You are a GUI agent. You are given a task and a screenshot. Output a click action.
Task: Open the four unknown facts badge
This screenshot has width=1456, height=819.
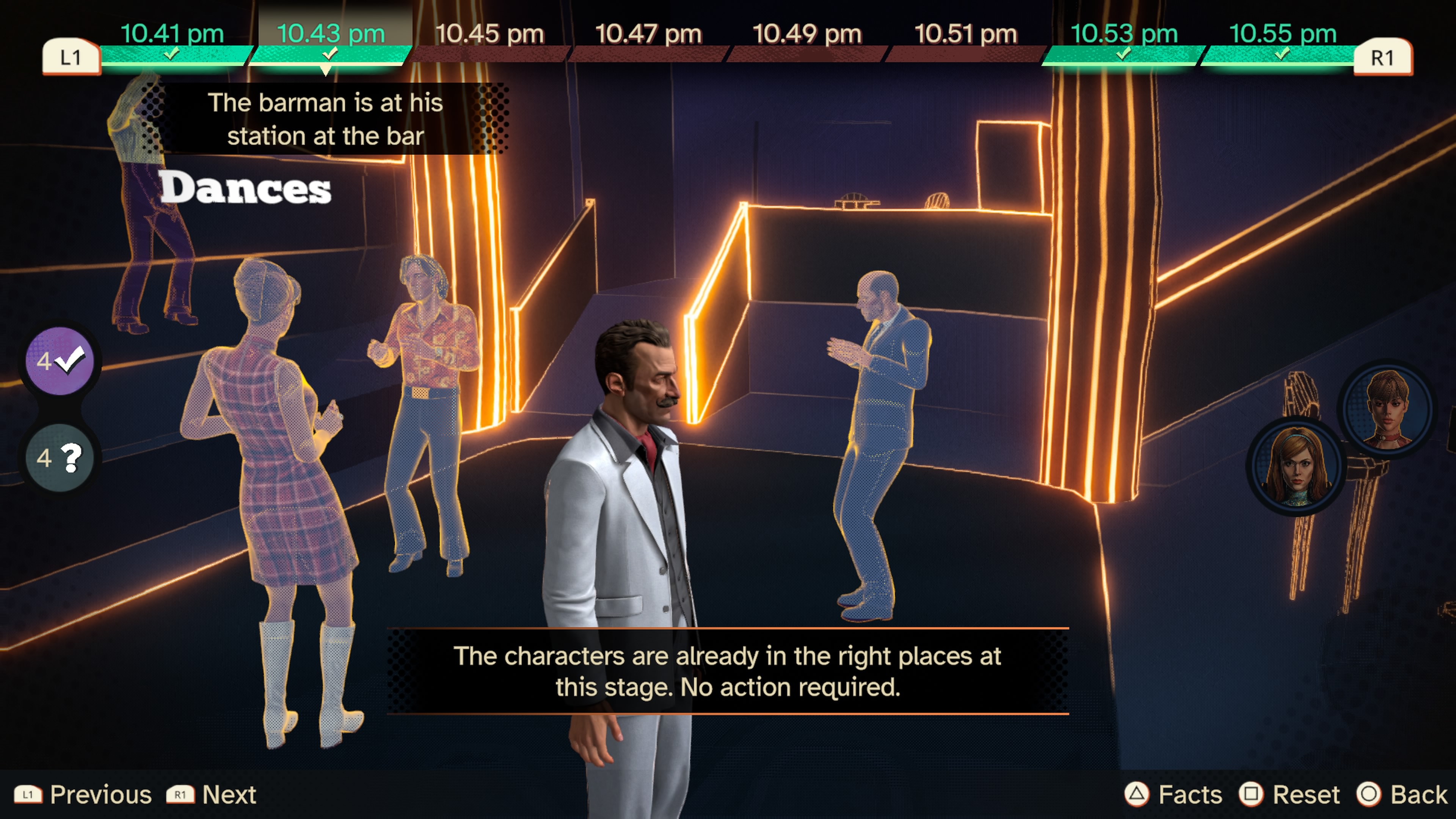tap(60, 457)
